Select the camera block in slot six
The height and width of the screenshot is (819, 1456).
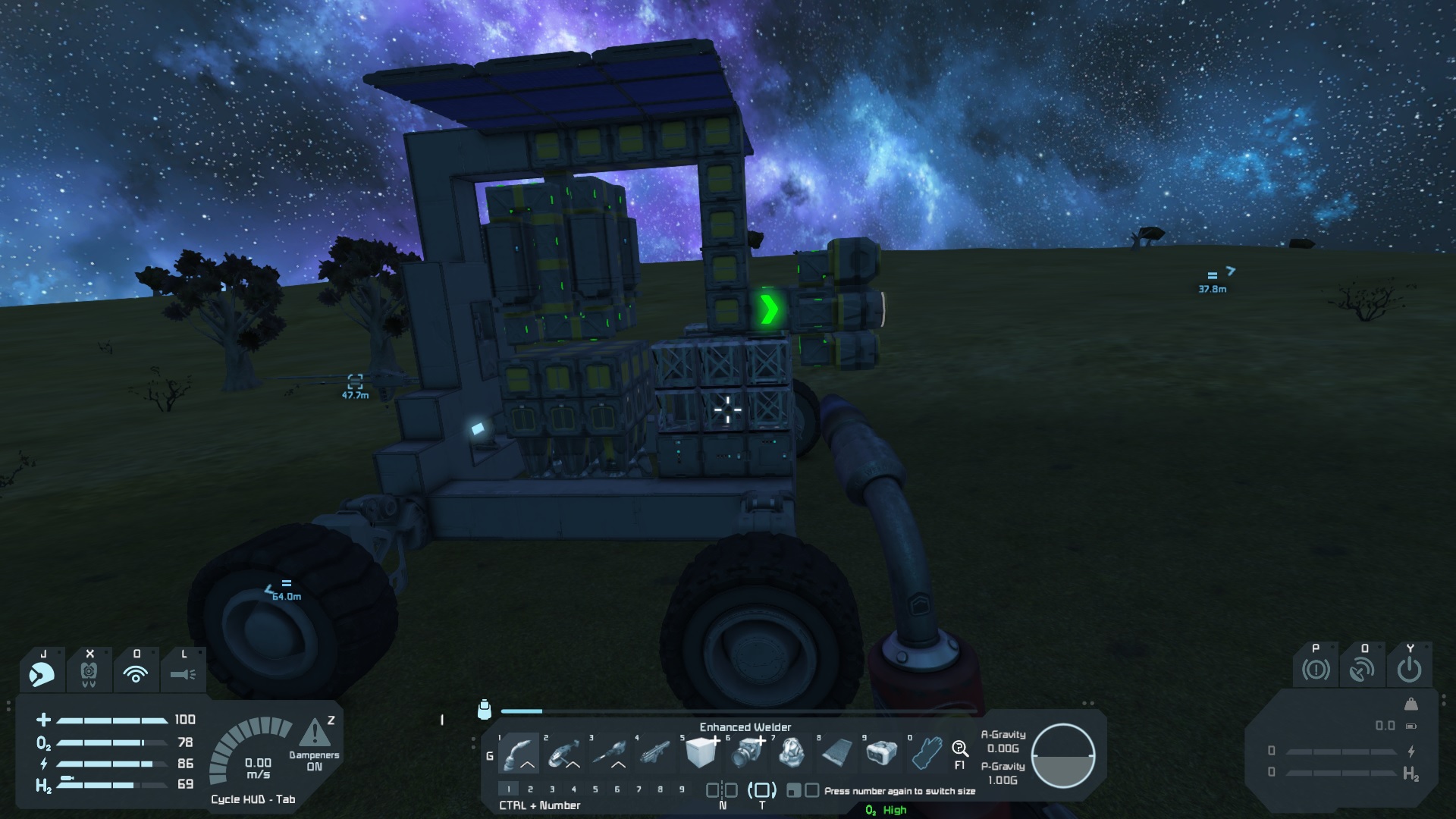click(x=746, y=752)
